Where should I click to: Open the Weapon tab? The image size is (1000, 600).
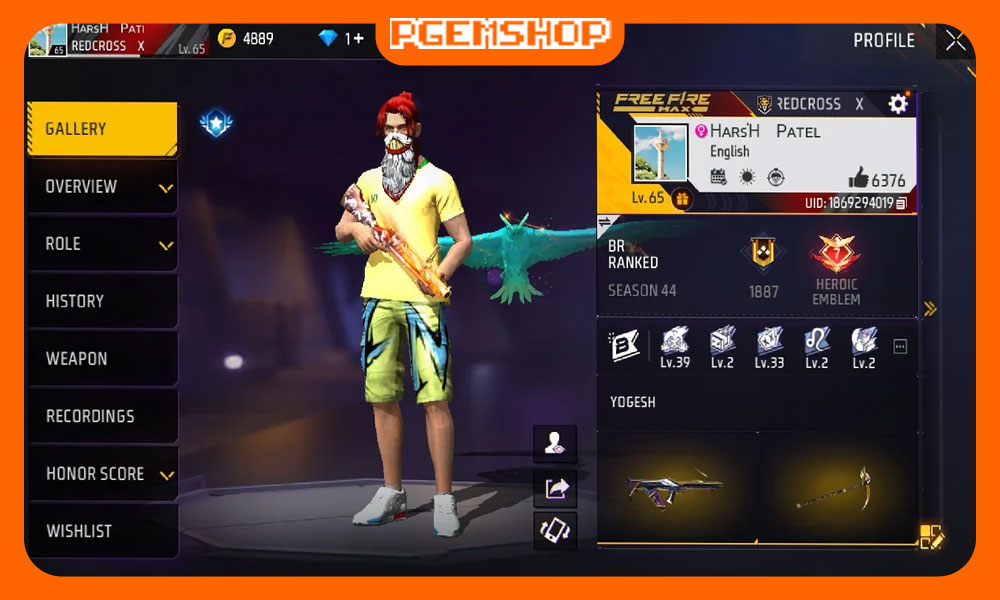click(101, 359)
